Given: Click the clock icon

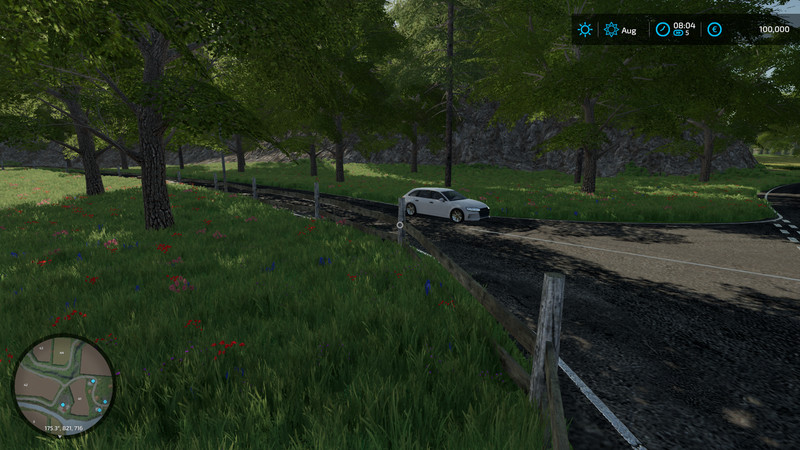Looking at the screenshot, I should click(661, 29).
